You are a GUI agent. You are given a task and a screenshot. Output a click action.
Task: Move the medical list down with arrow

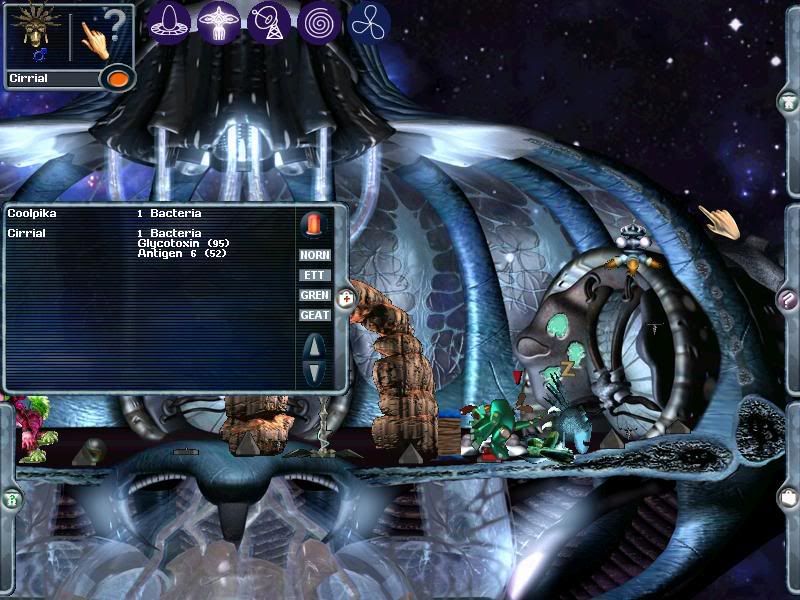click(x=314, y=372)
